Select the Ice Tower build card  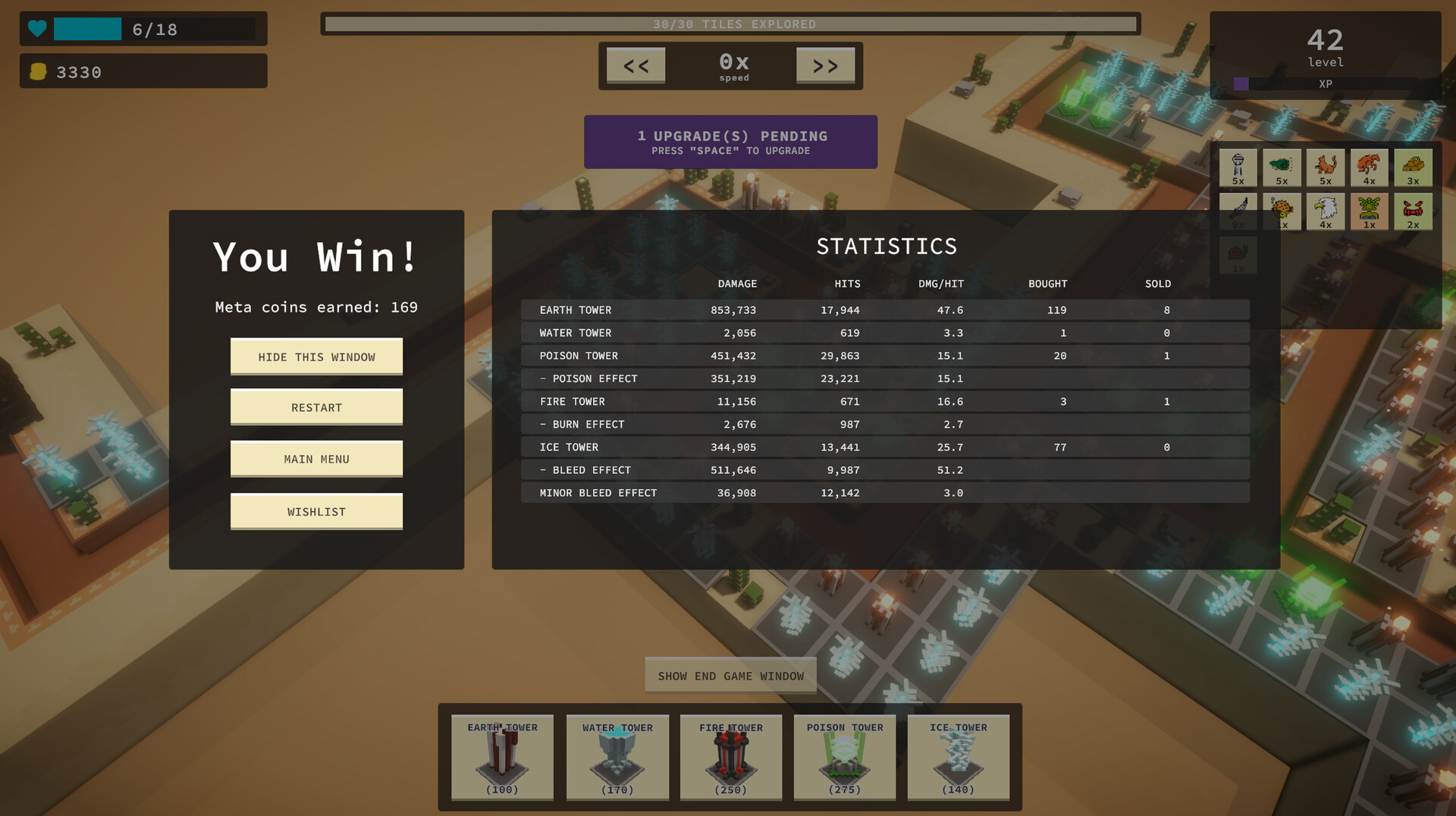[x=958, y=758]
